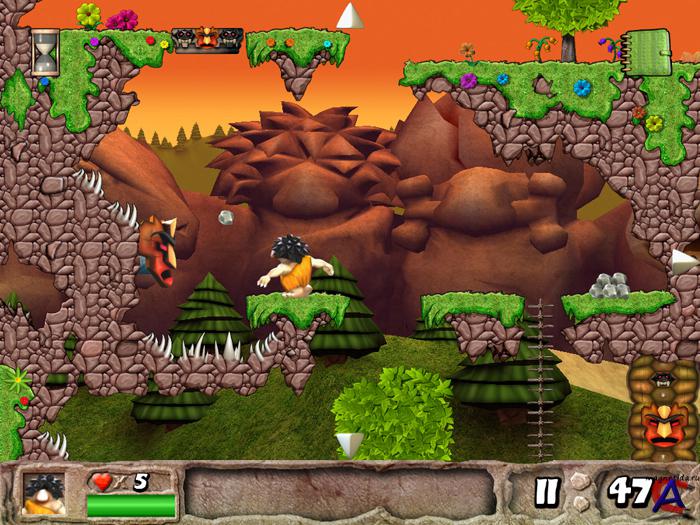700x525 pixels.
Task: Pause the game with the pause button
Action: 545,492
